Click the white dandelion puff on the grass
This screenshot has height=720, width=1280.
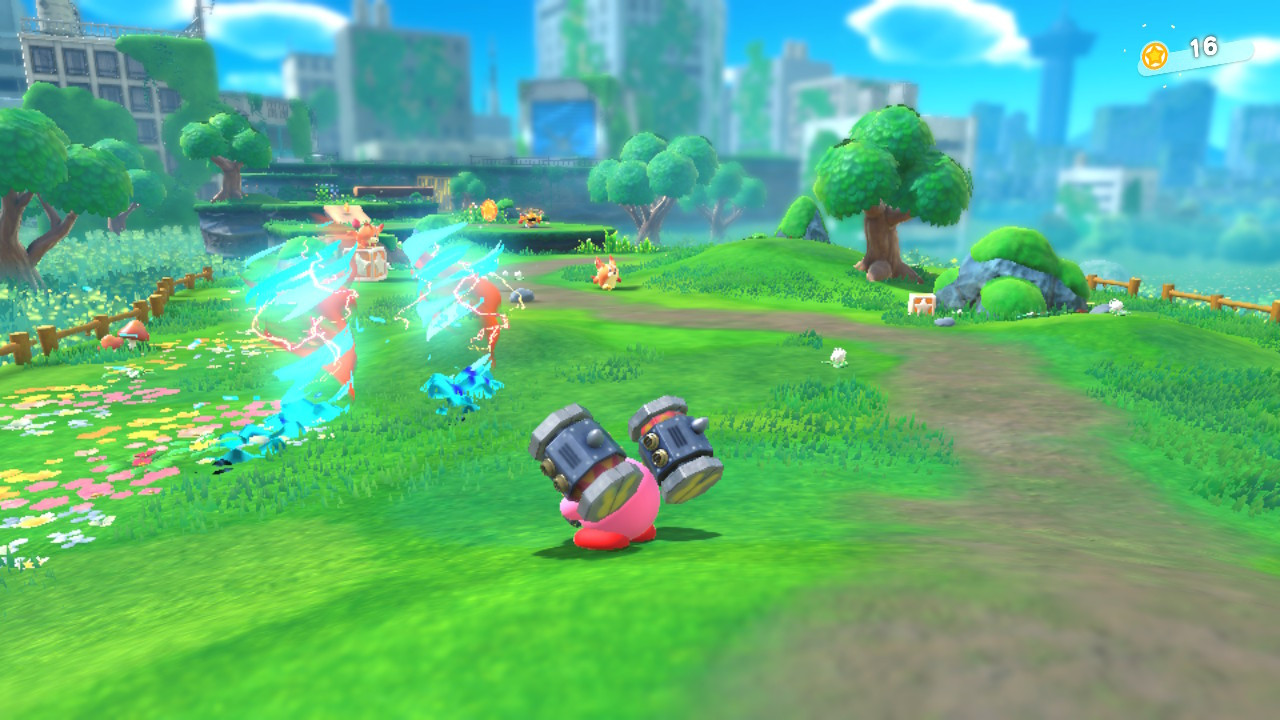(x=838, y=358)
